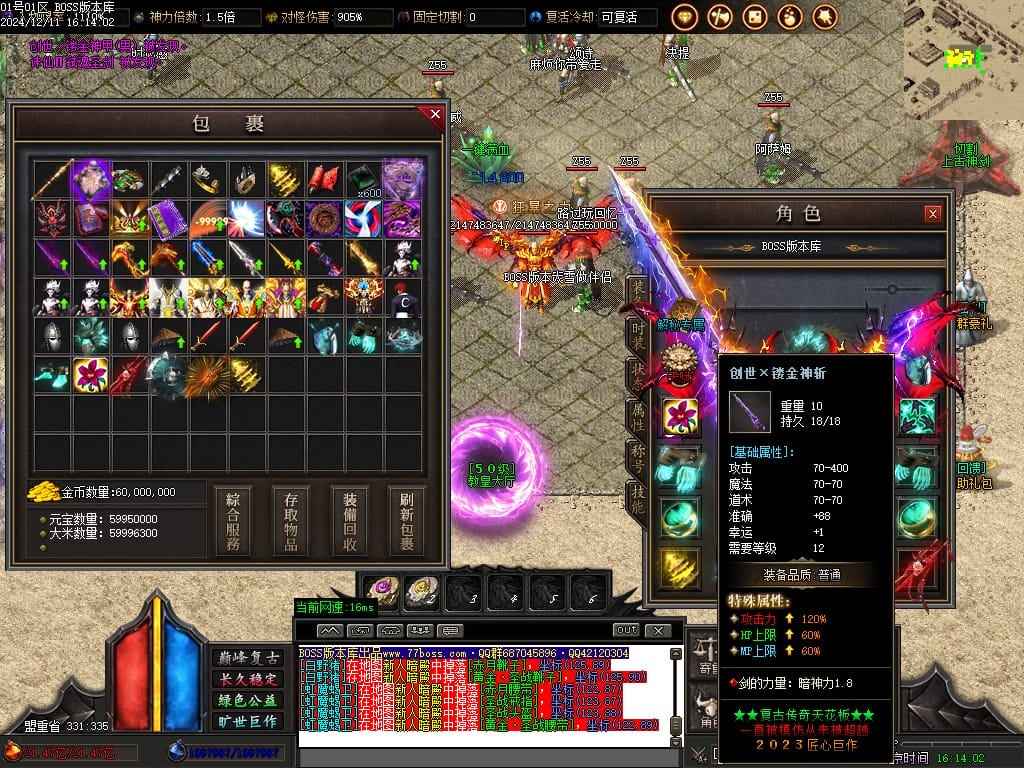Click the 存取物品 storage button
This screenshot has height=768, width=1024.
coord(291,521)
